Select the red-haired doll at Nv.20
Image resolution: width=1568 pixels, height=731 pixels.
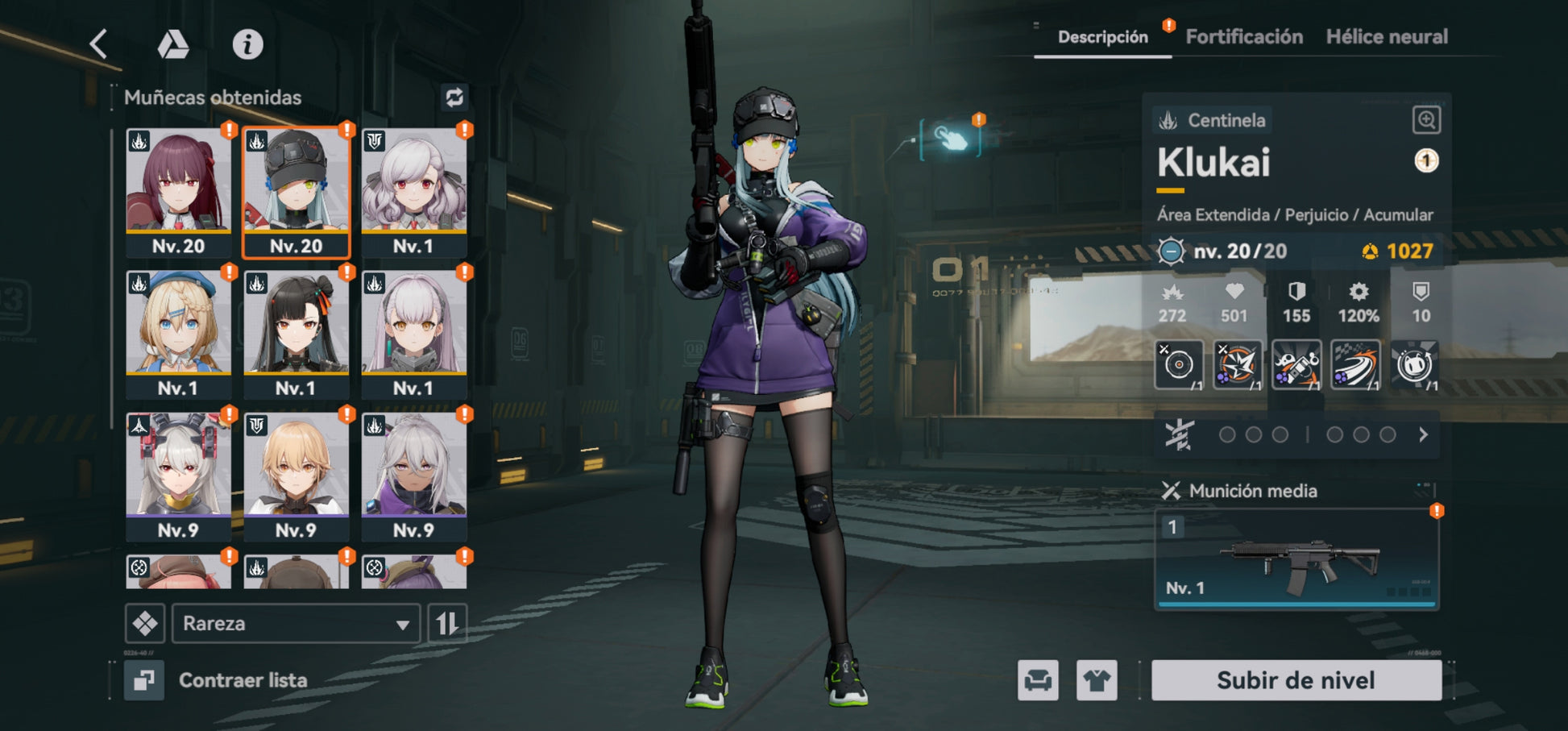click(178, 192)
